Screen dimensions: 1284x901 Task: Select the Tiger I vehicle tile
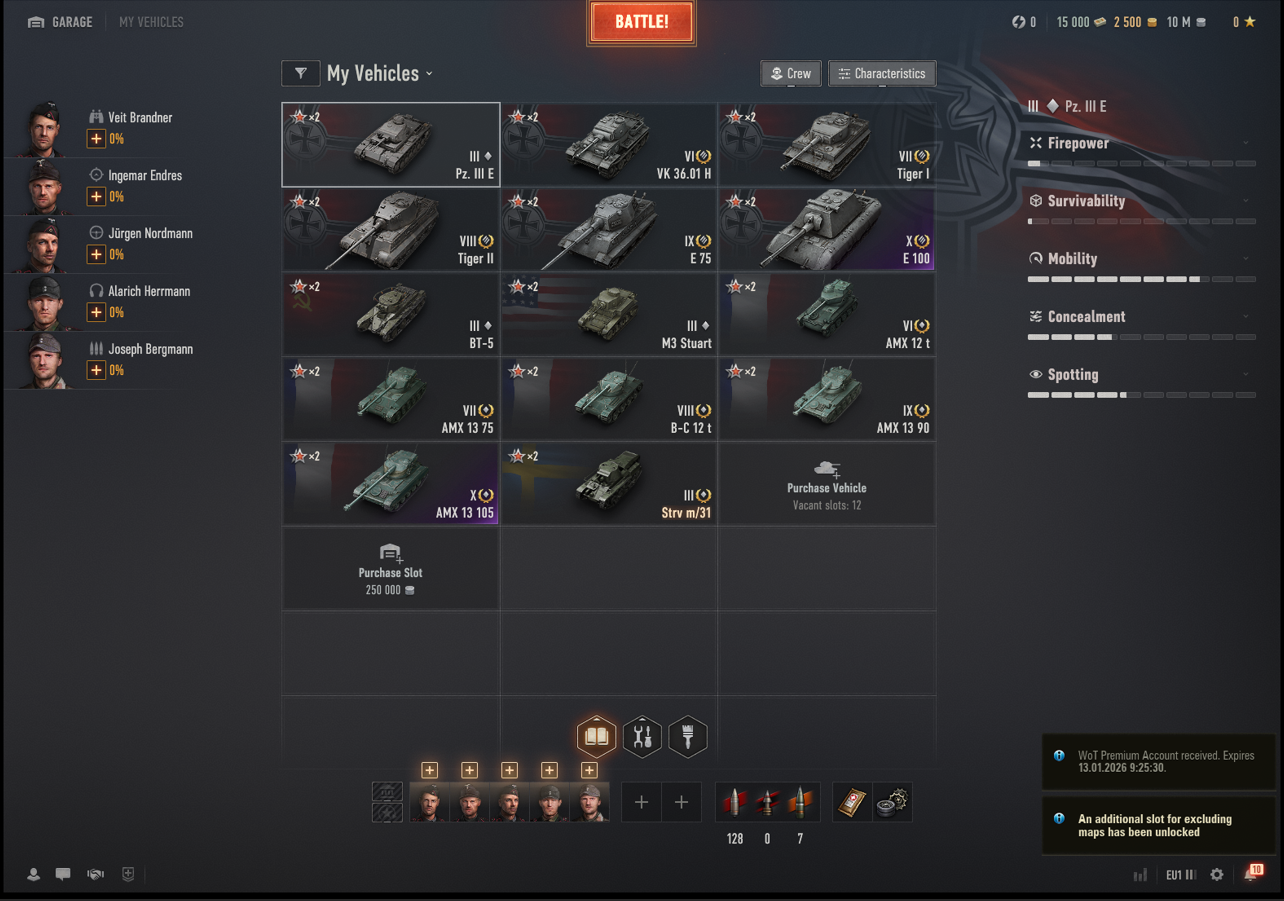click(827, 145)
